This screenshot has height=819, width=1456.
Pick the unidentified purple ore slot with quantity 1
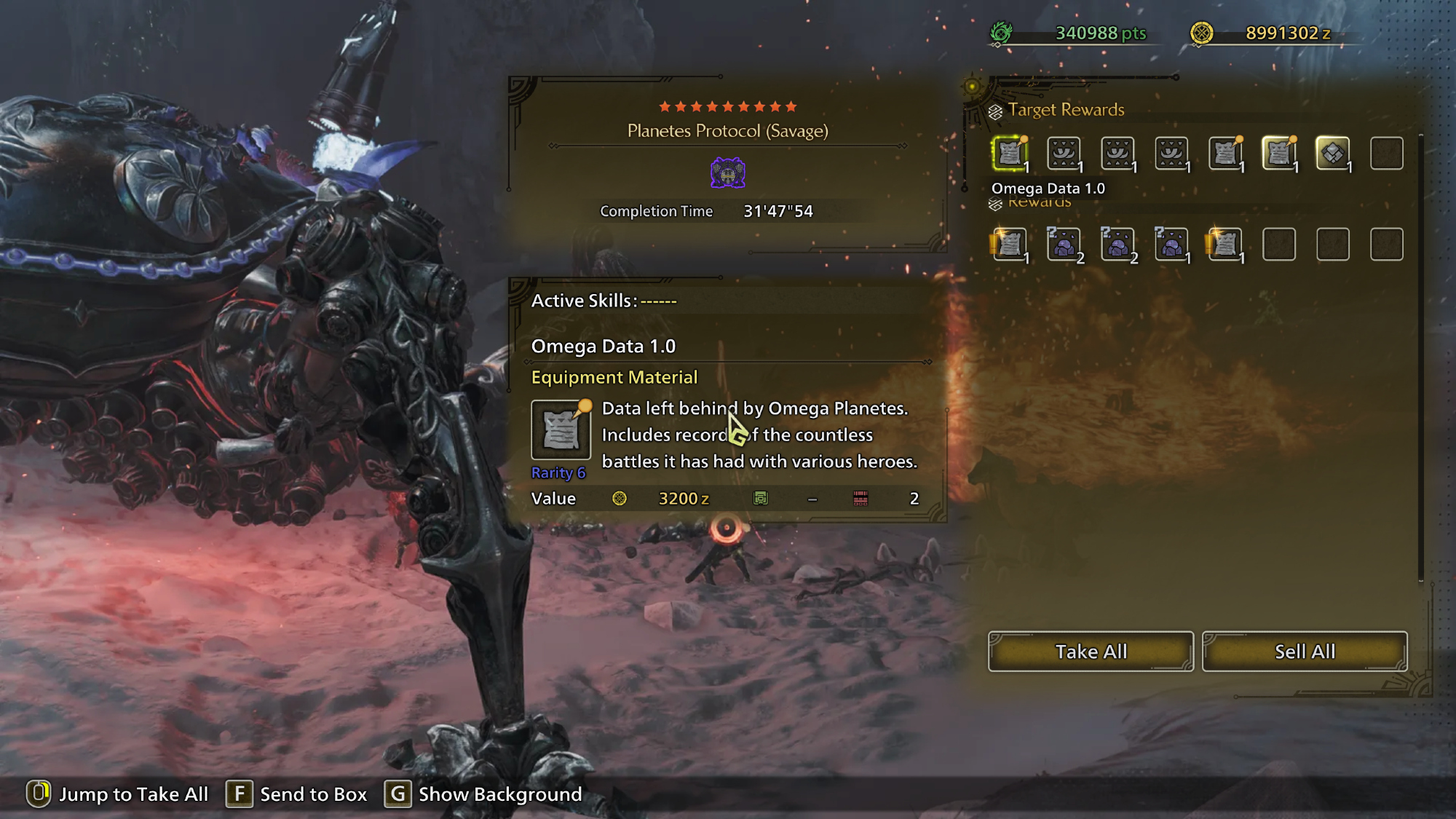pyautogui.click(x=1171, y=245)
